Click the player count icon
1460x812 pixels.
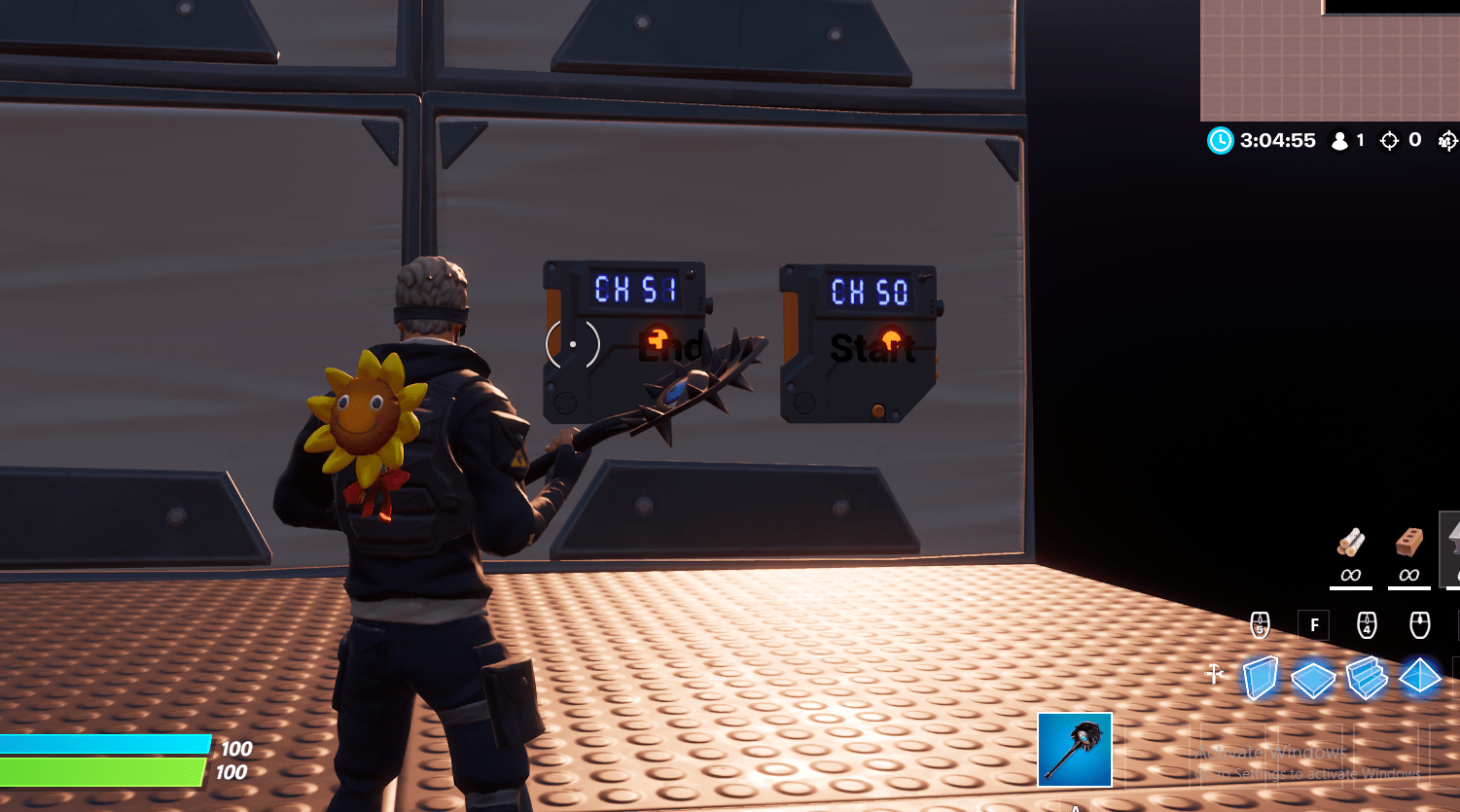[x=1339, y=140]
